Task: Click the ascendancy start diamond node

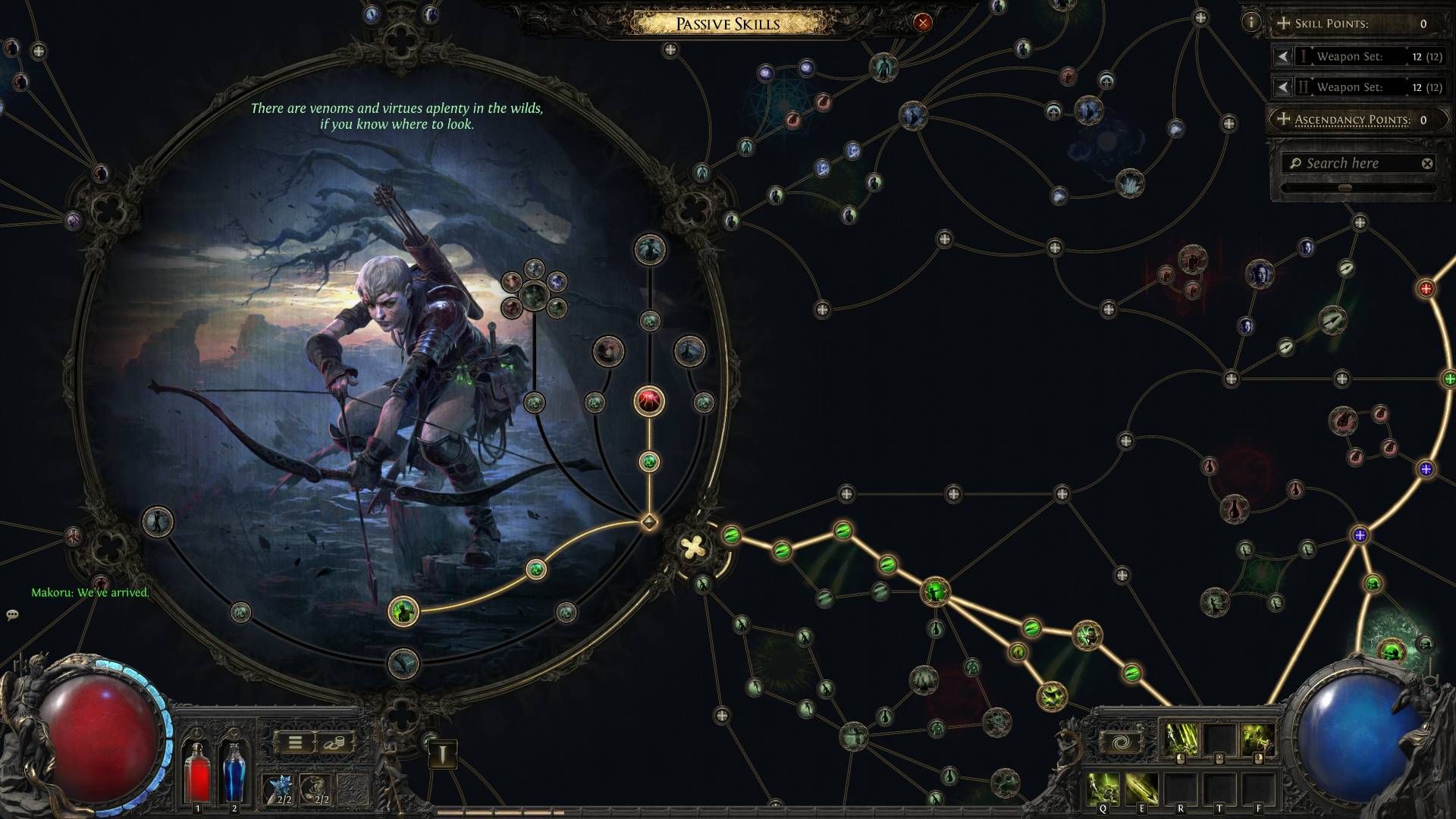Action: pyautogui.click(x=649, y=522)
